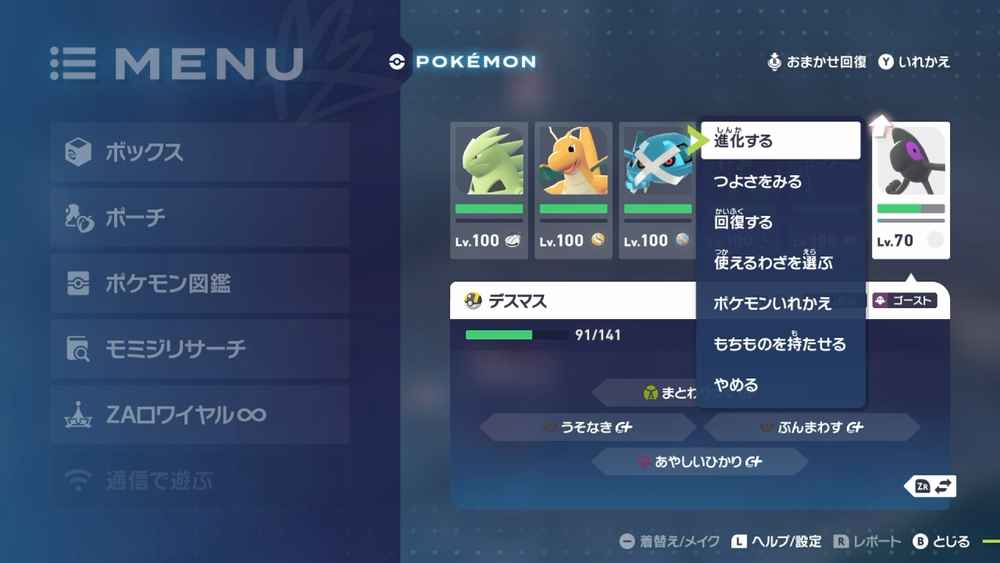Choose the ぶんまわす move
Viewport: 1000px width, 563px height.
(811, 427)
